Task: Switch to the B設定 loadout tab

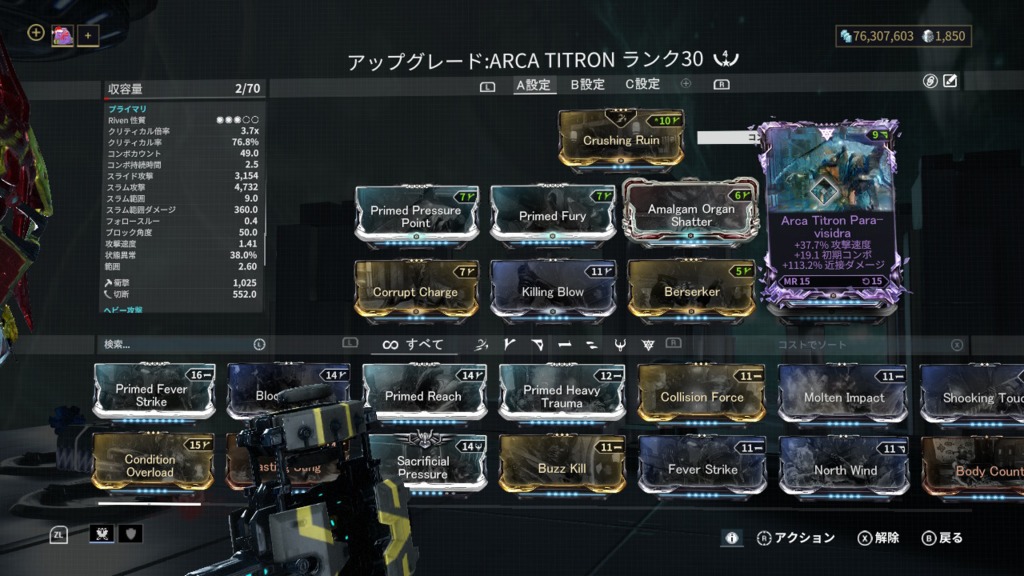Action: point(588,85)
